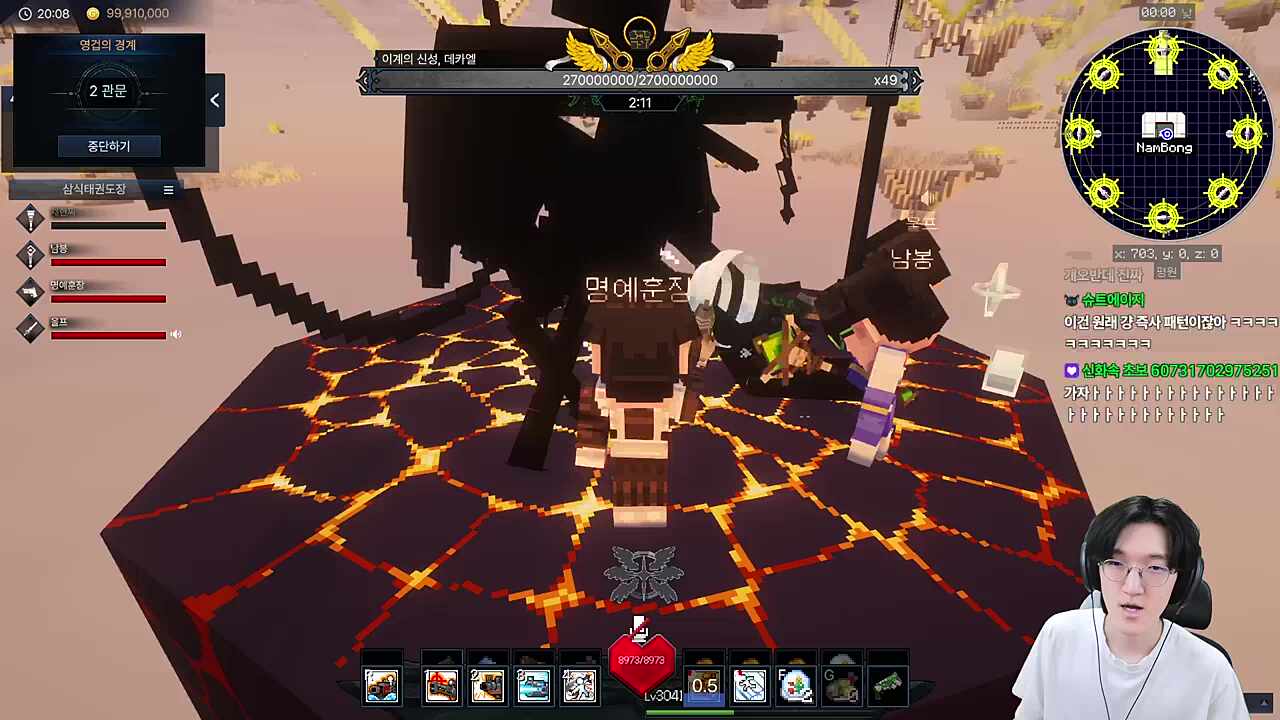Activate the running figure skill in slot 4
Screen dimensions: 1280x720
tap(579, 685)
